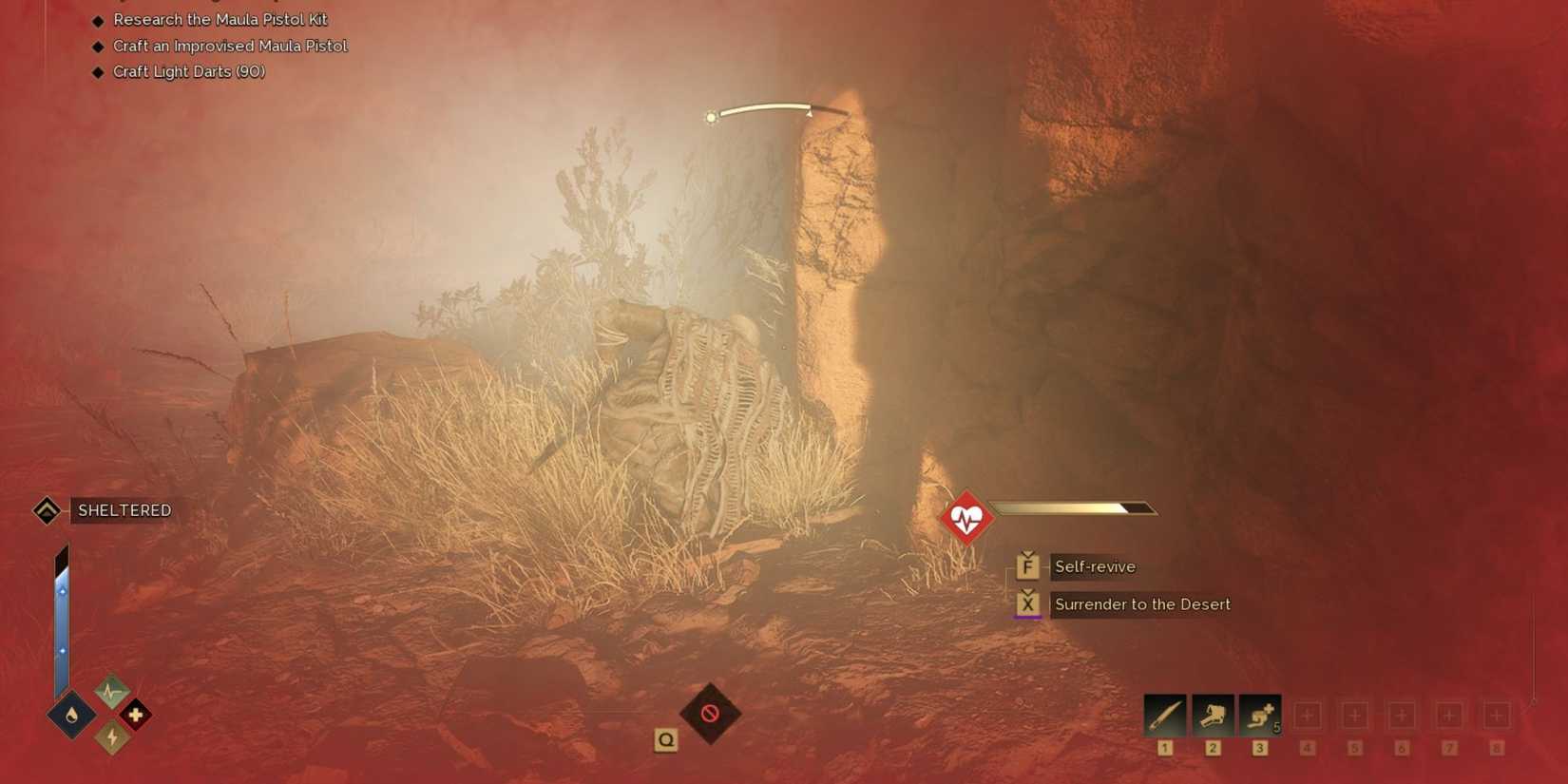Click empty hotbar slot 4 to add item
The image size is (1568, 784).
tap(1309, 714)
